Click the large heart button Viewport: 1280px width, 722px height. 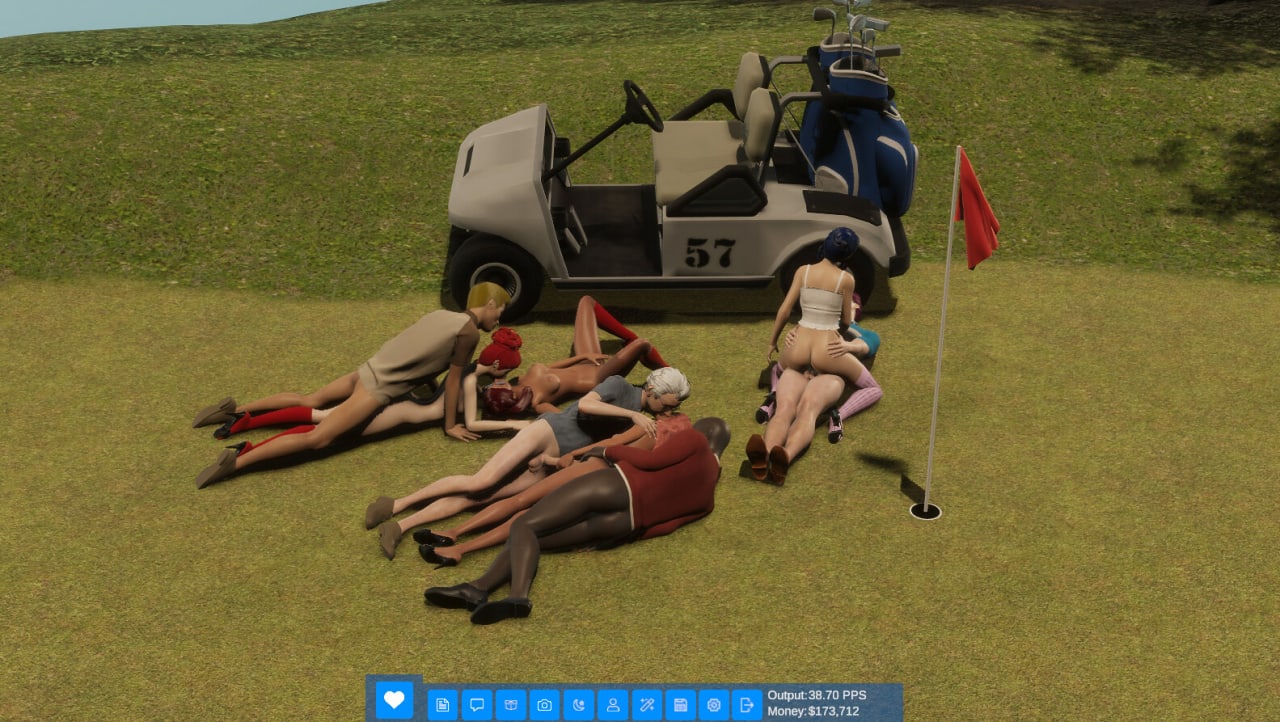394,699
